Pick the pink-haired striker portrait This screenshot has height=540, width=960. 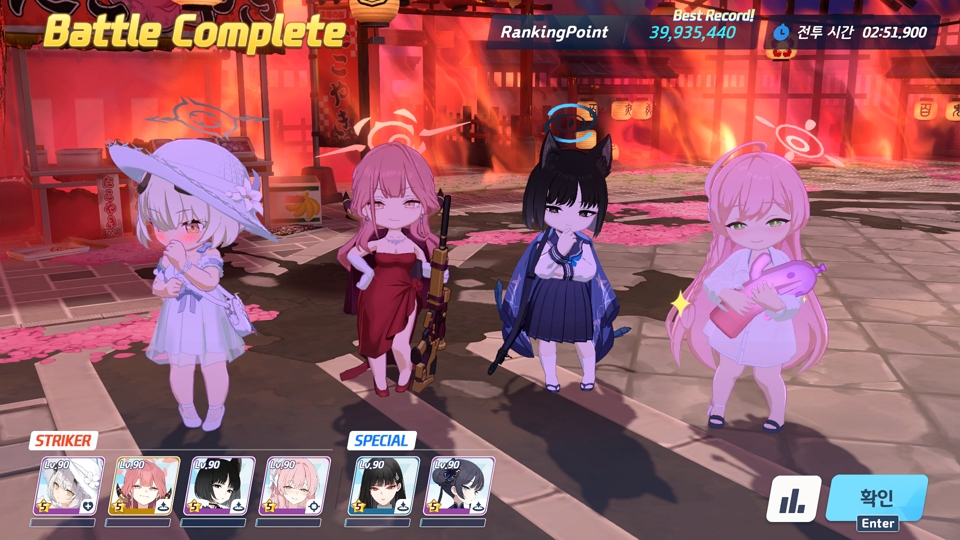click(x=293, y=486)
